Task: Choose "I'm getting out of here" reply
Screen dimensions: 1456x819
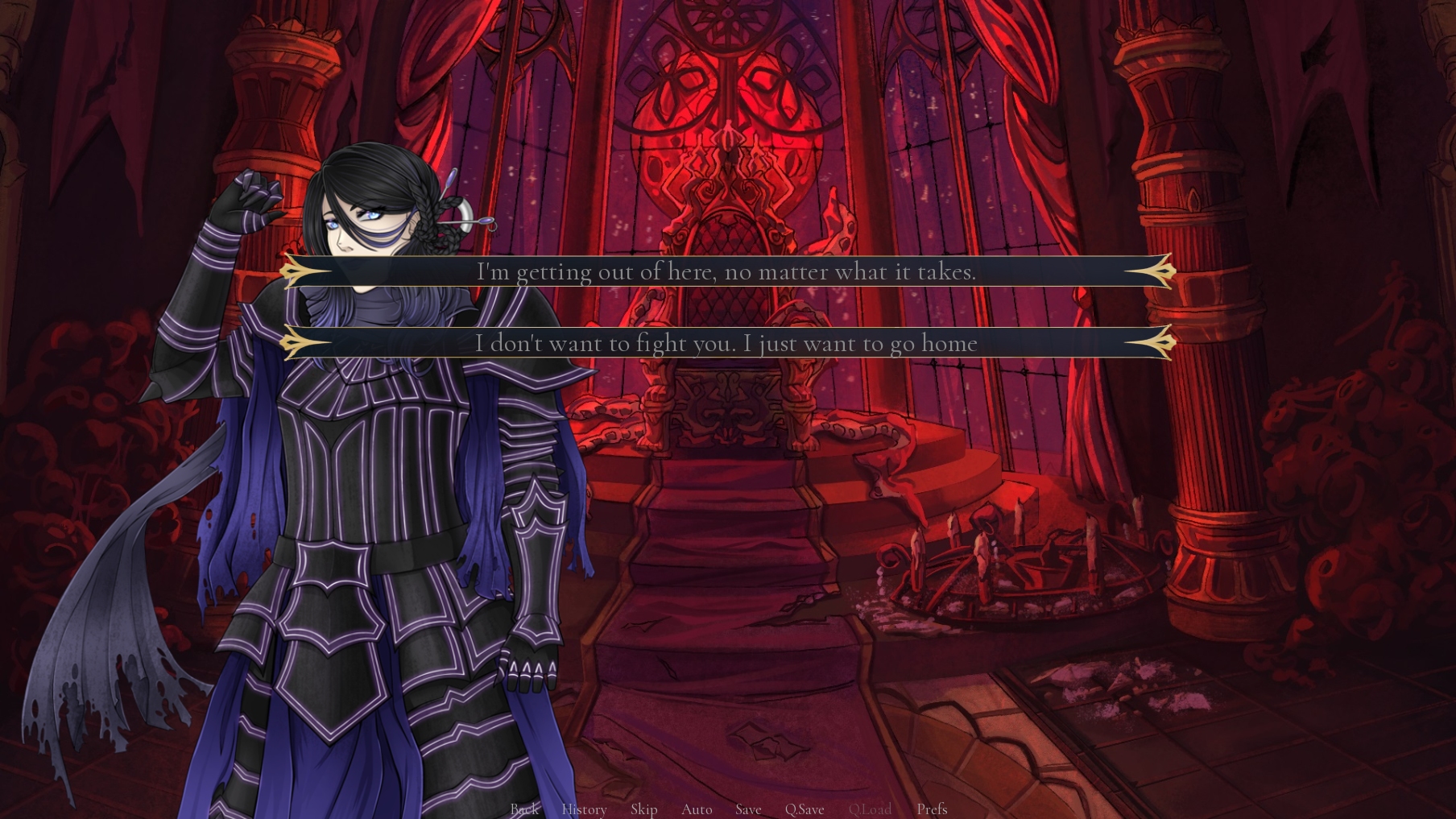Action: tap(726, 271)
